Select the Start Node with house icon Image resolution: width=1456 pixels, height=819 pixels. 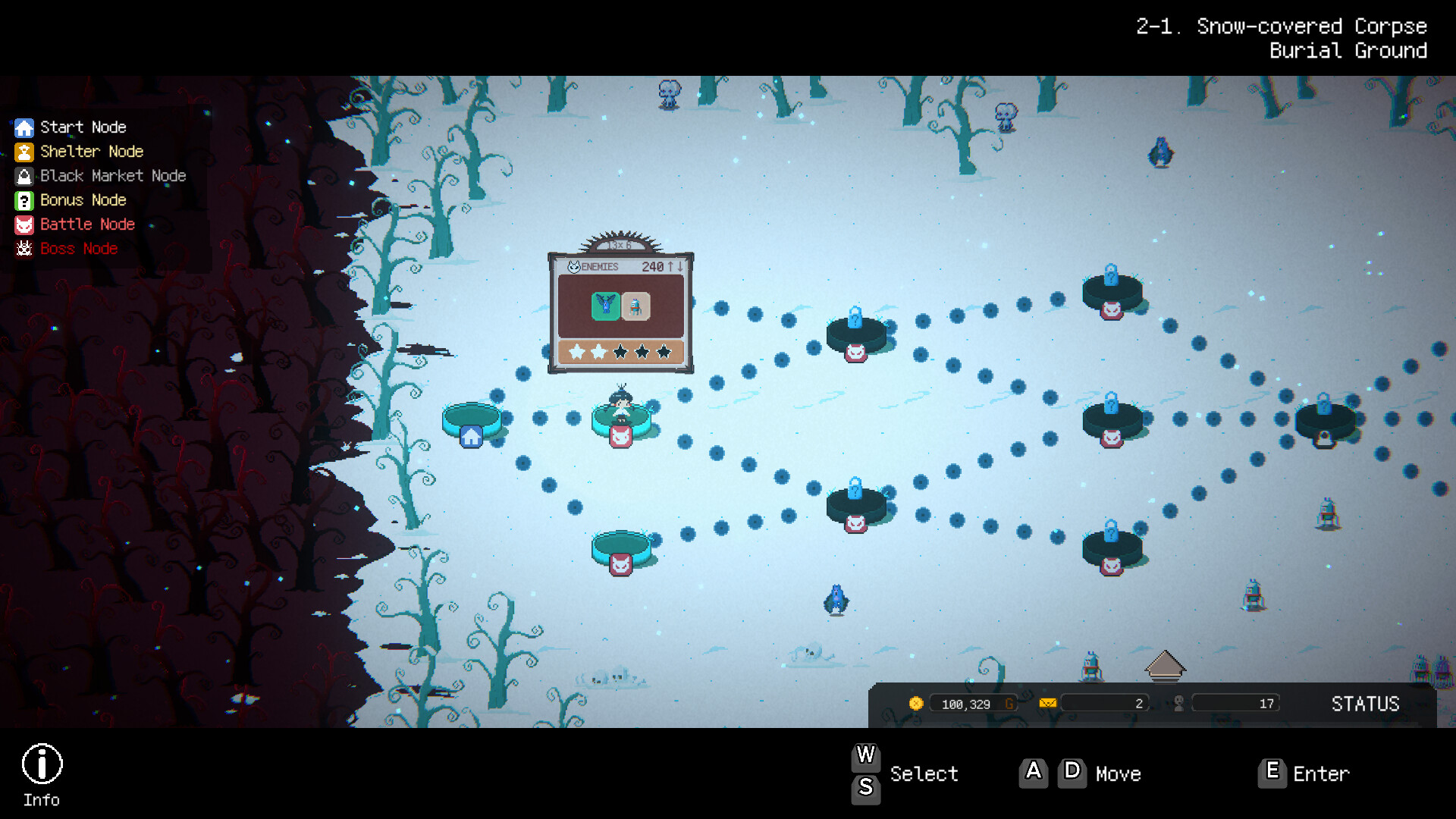(x=471, y=423)
